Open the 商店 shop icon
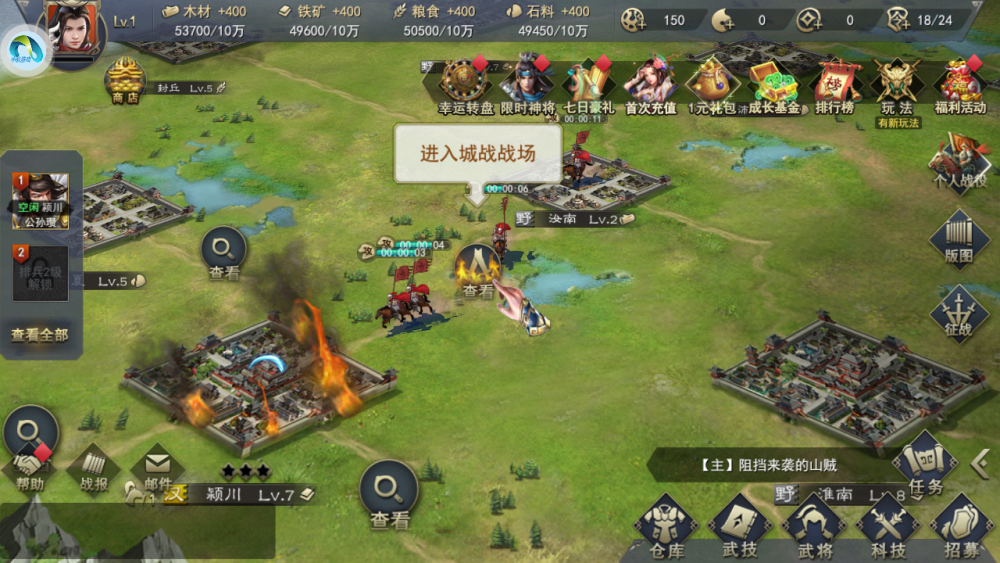 (x=125, y=79)
